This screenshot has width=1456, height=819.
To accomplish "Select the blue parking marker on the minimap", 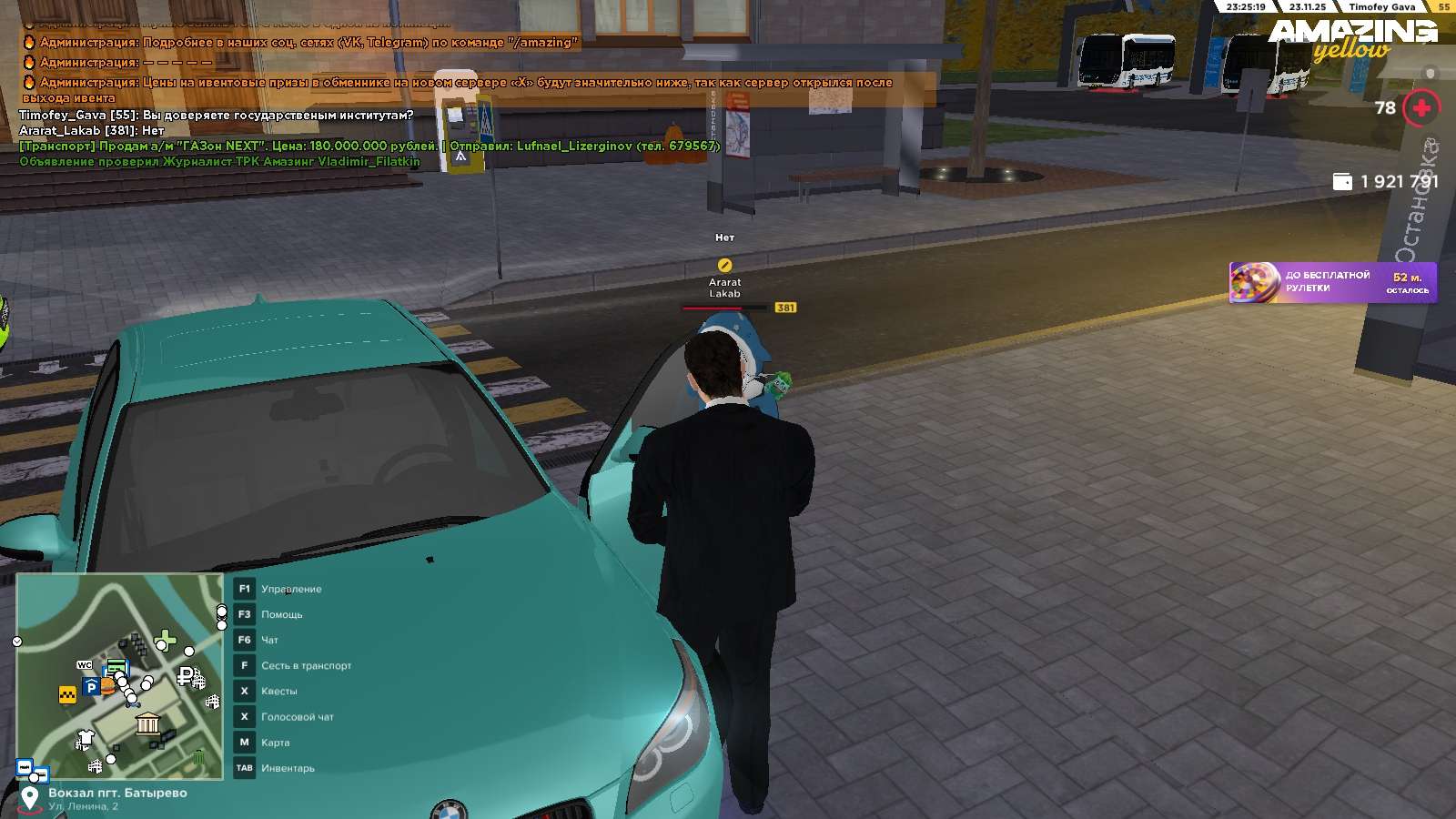I will [90, 688].
